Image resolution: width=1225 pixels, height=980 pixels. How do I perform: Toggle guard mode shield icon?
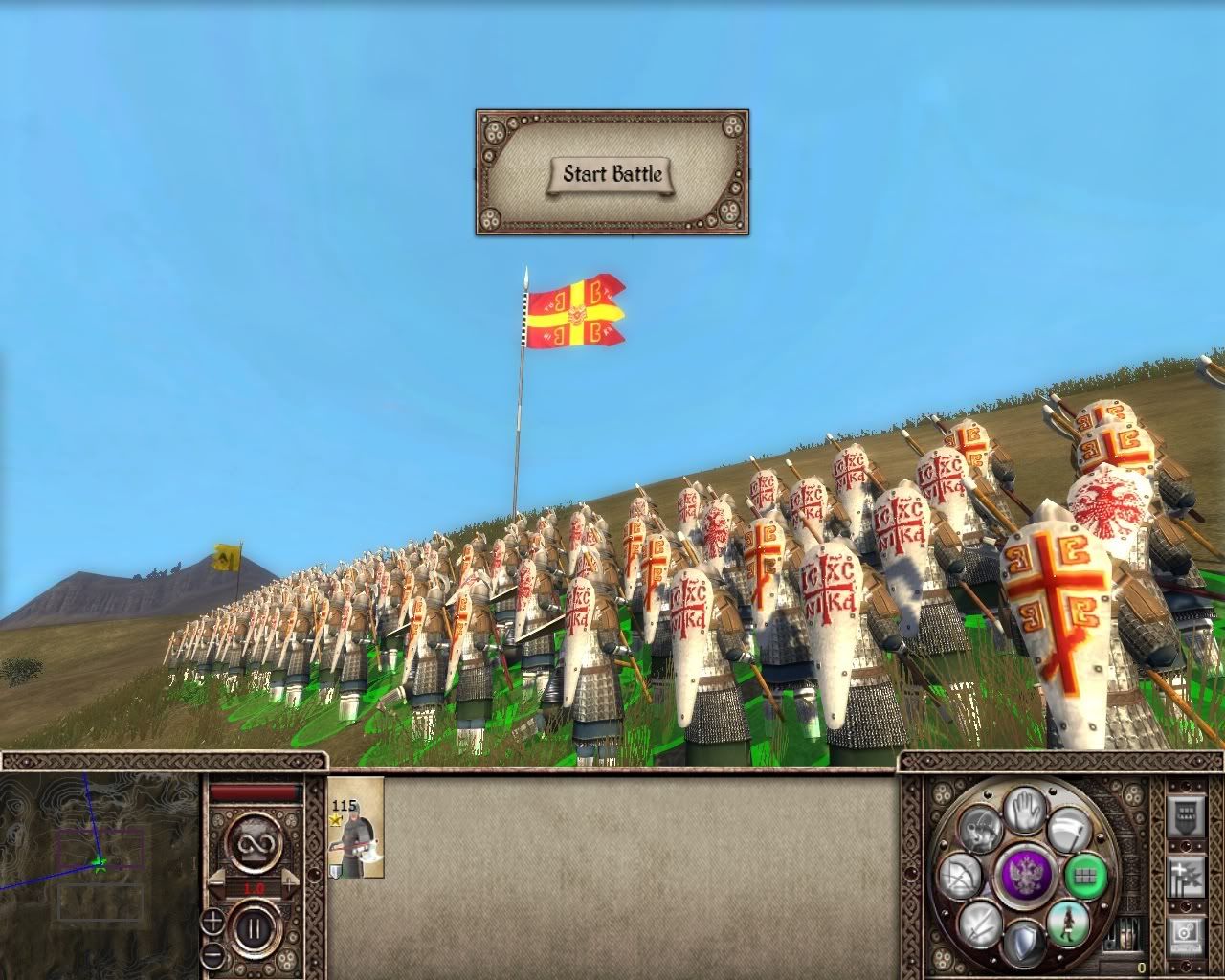[1022, 943]
